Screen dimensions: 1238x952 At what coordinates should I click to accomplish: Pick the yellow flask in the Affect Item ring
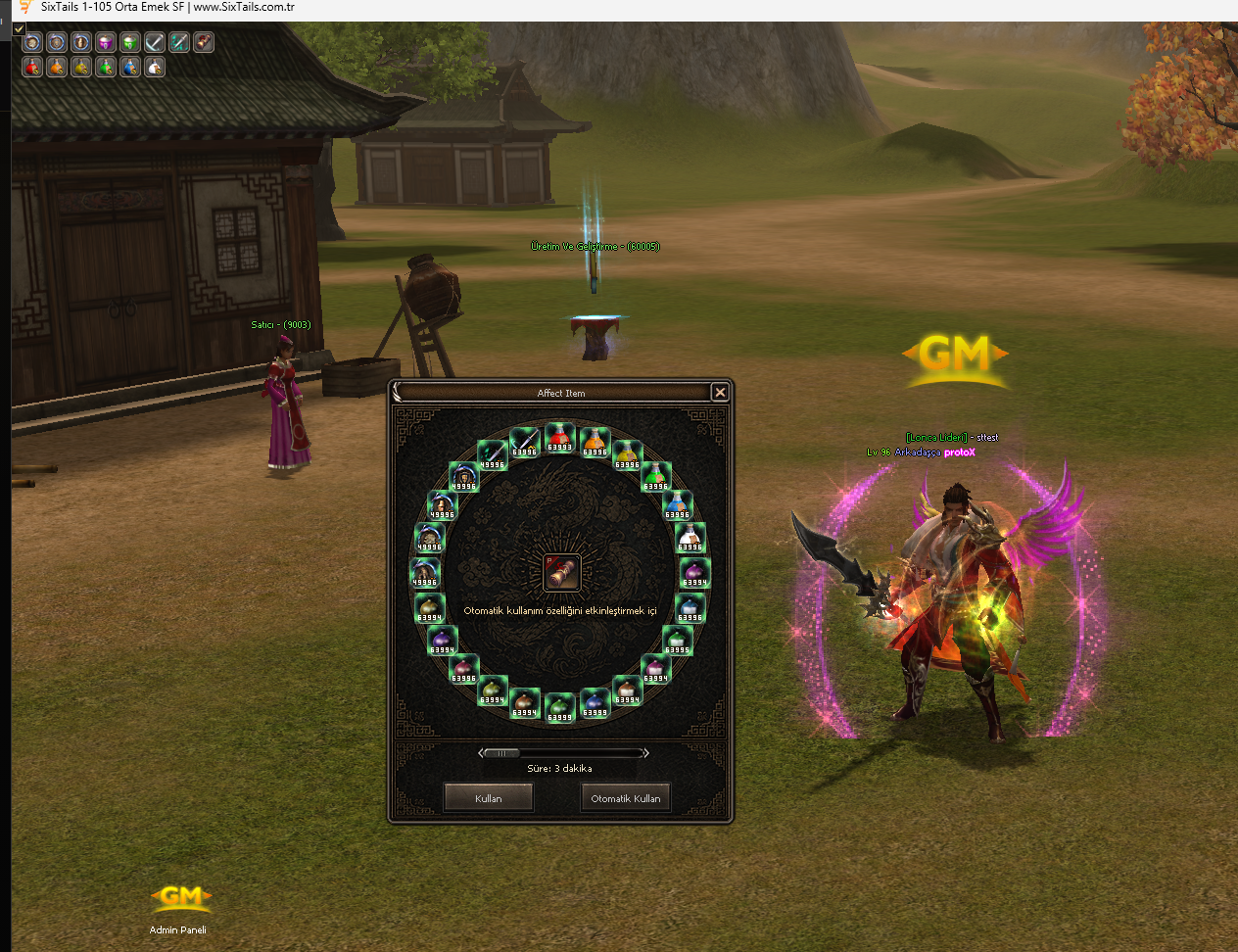628,454
